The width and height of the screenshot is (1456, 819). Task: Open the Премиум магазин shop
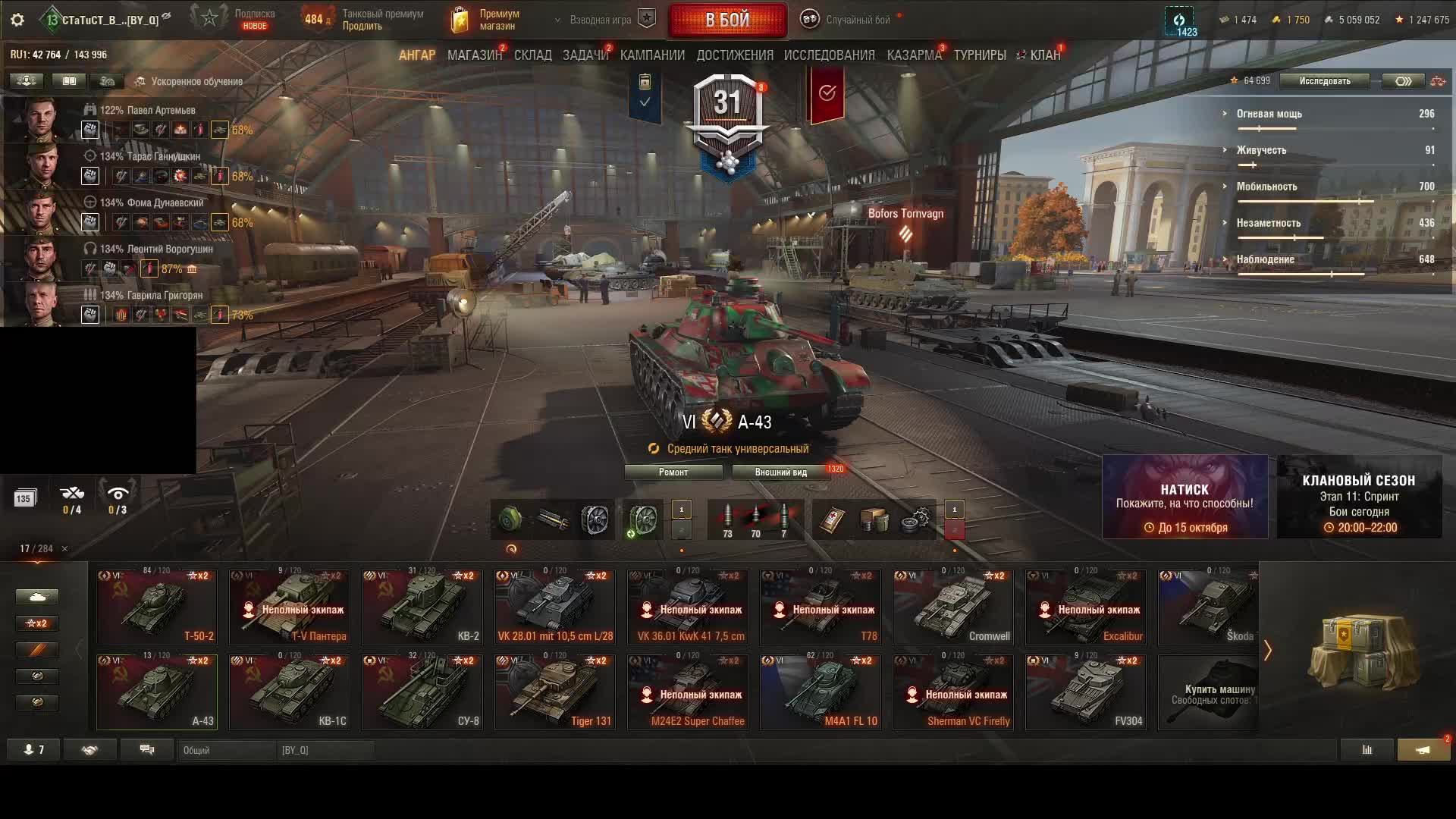click(485, 20)
